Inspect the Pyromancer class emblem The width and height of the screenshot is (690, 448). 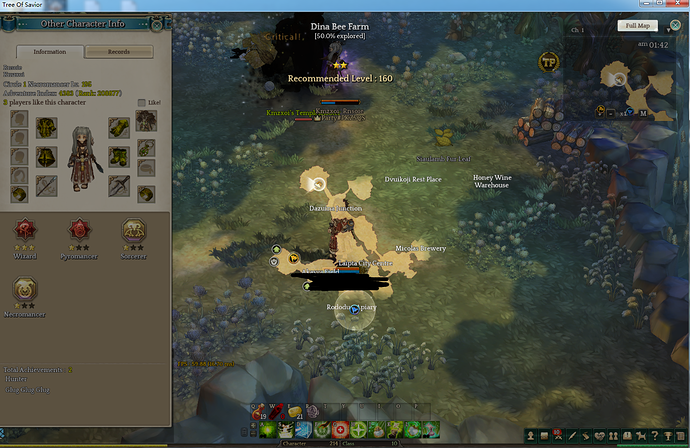[x=76, y=231]
